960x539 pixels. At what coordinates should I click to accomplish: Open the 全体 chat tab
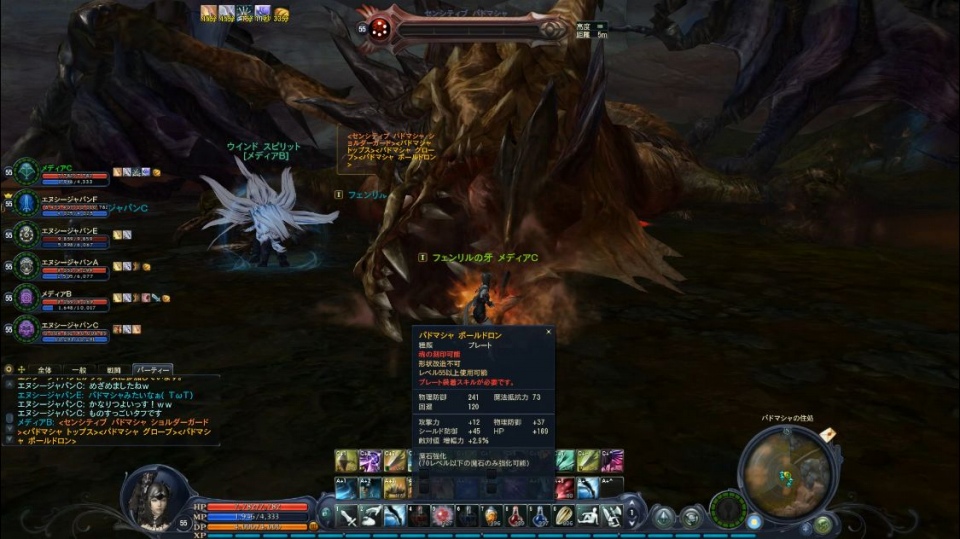click(44, 369)
